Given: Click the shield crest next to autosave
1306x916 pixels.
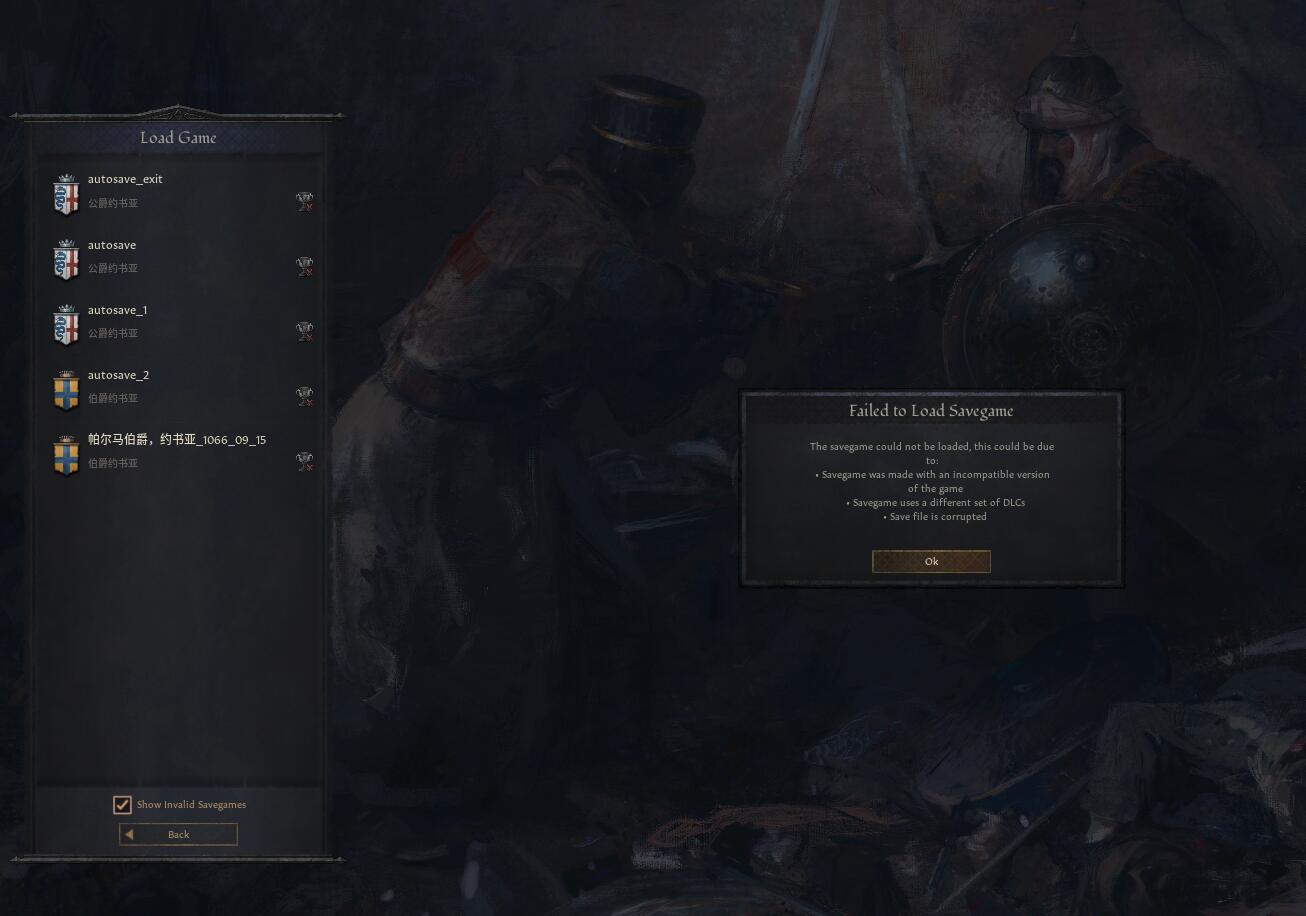Looking at the screenshot, I should (66, 261).
